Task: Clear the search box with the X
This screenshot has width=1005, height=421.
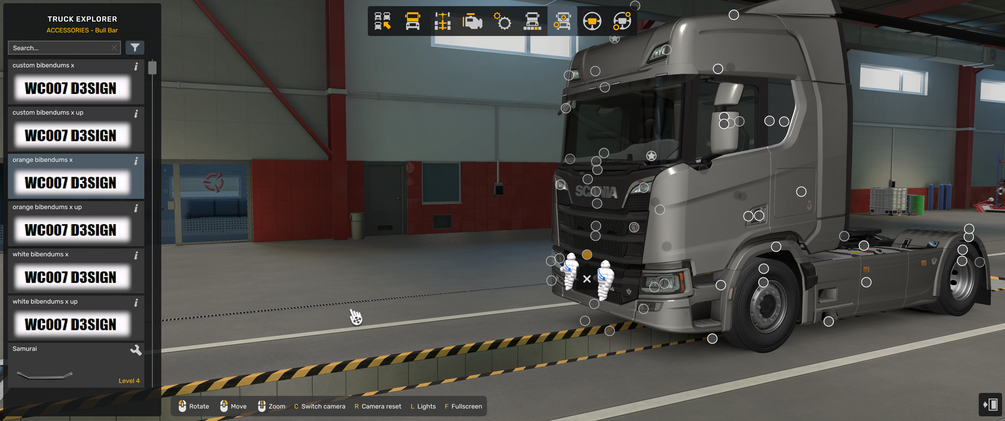Action: pyautogui.click(x=114, y=48)
